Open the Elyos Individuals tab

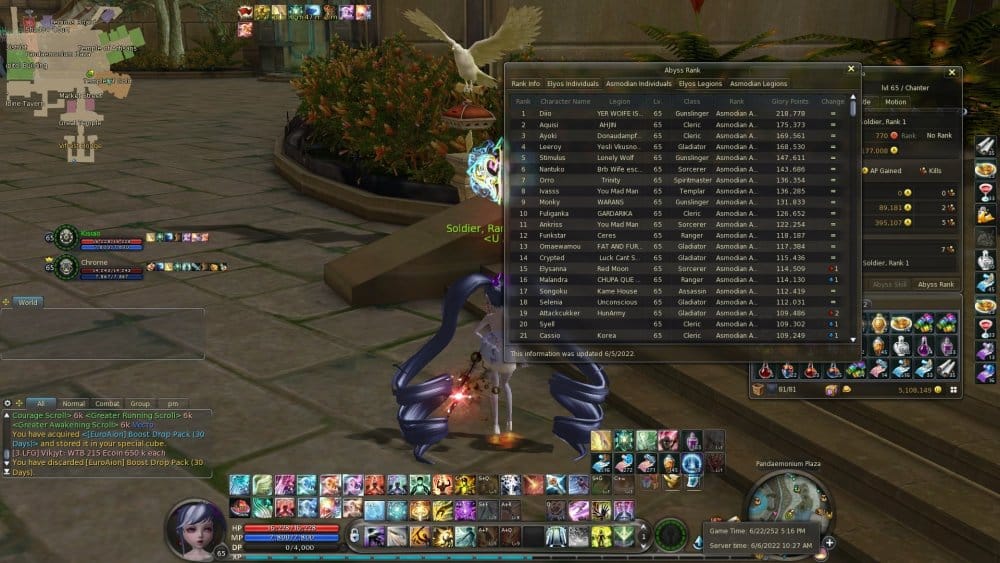point(575,84)
